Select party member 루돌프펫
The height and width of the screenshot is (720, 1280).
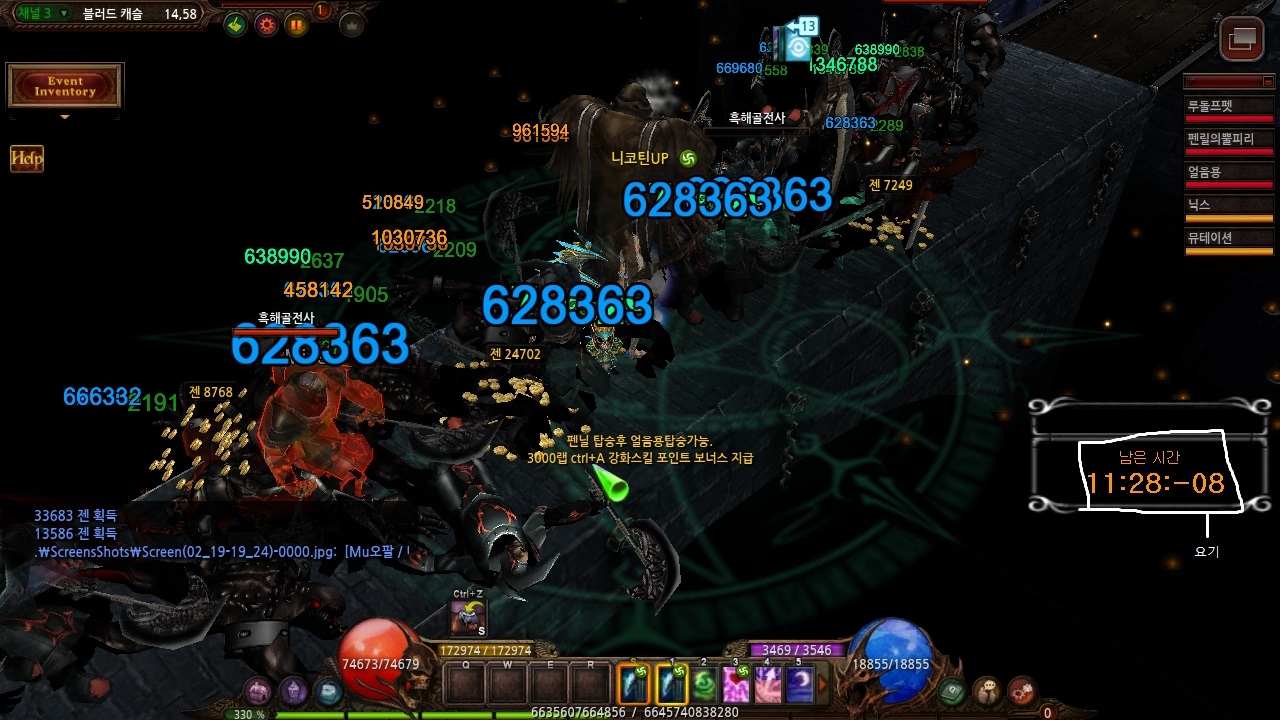1228,106
